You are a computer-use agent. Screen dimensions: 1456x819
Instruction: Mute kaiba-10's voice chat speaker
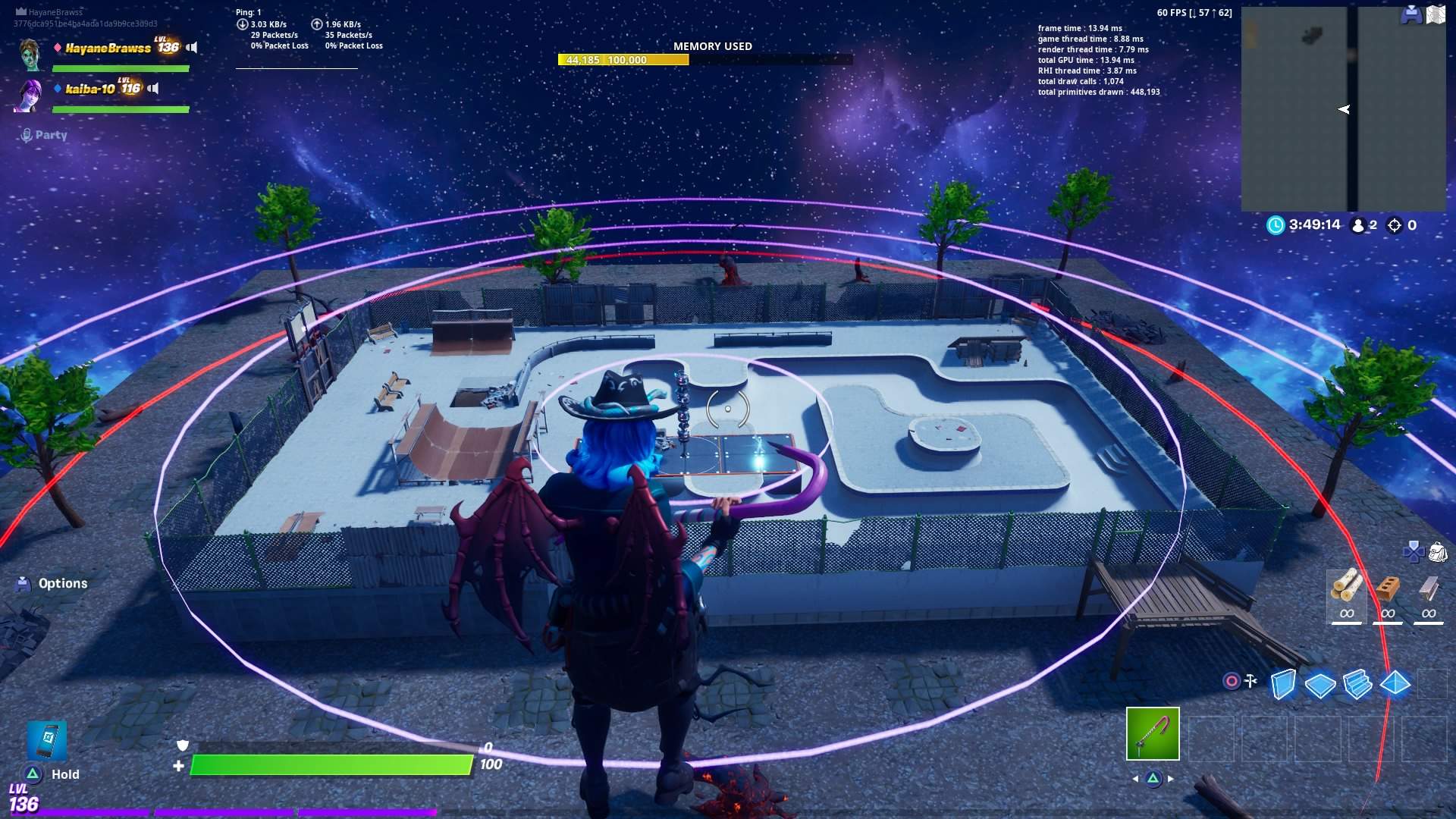[x=155, y=88]
